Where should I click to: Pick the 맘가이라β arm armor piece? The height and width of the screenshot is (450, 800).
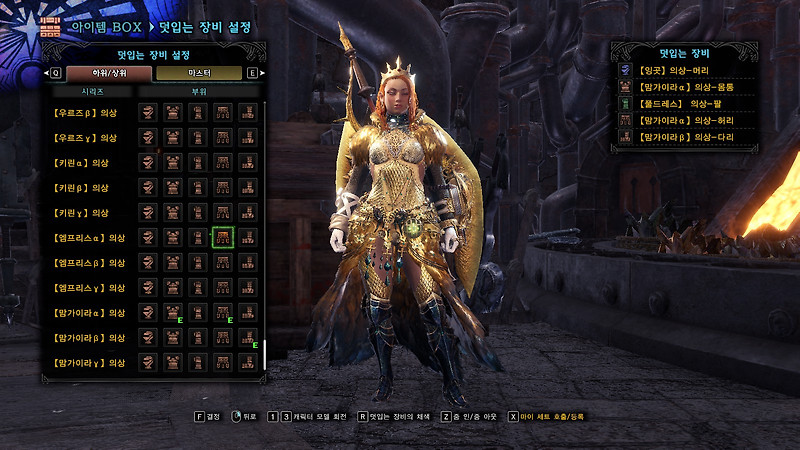(198, 338)
